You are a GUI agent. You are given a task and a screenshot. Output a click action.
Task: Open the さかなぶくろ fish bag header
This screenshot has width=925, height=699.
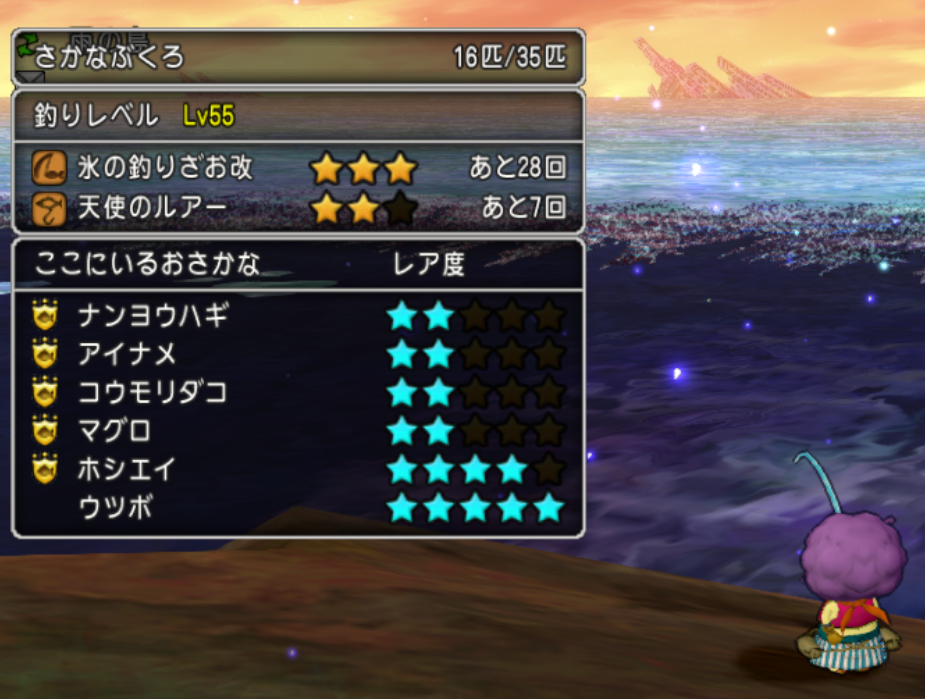[x=110, y=57]
